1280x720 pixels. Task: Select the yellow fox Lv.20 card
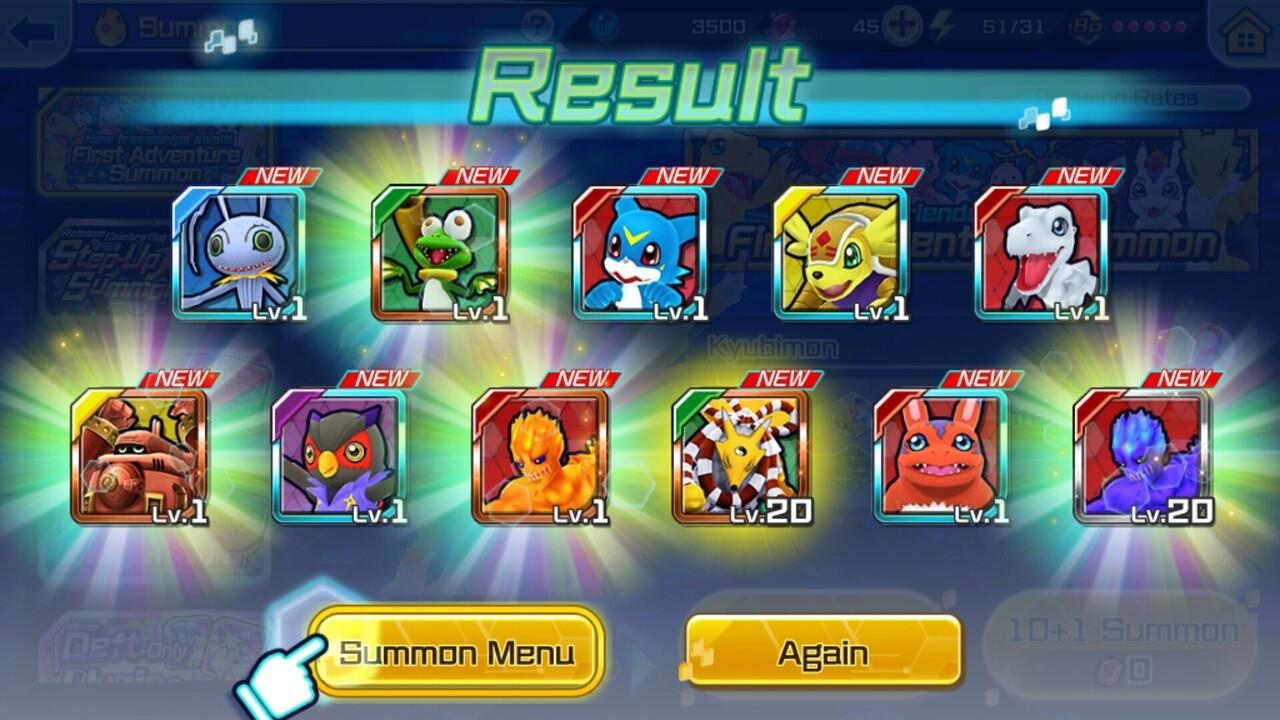(x=740, y=456)
